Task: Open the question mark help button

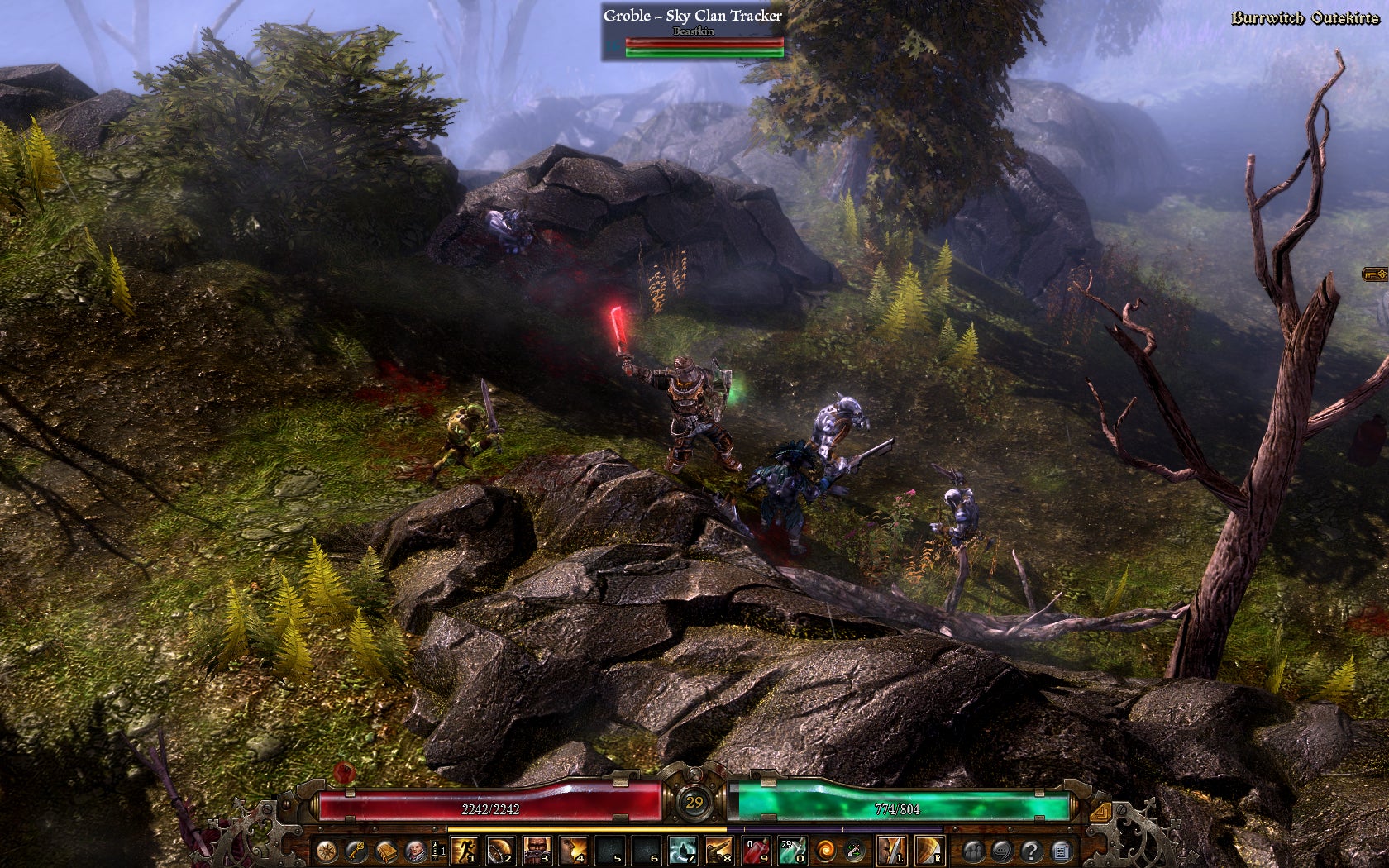Action: pyautogui.click(x=1031, y=851)
